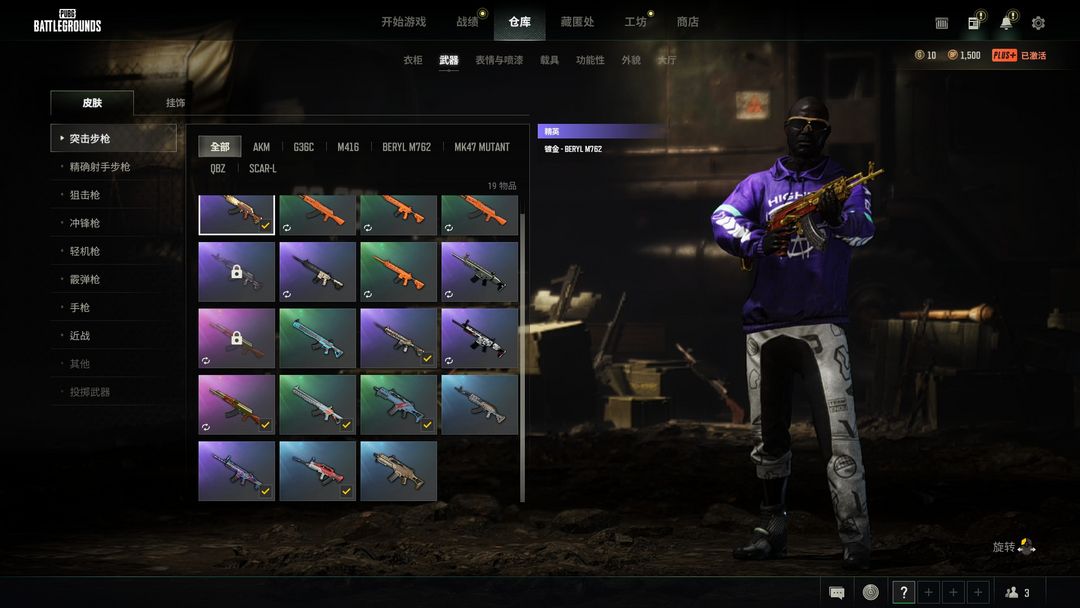Open the settings gear icon
1080x608 pixels.
[1038, 23]
